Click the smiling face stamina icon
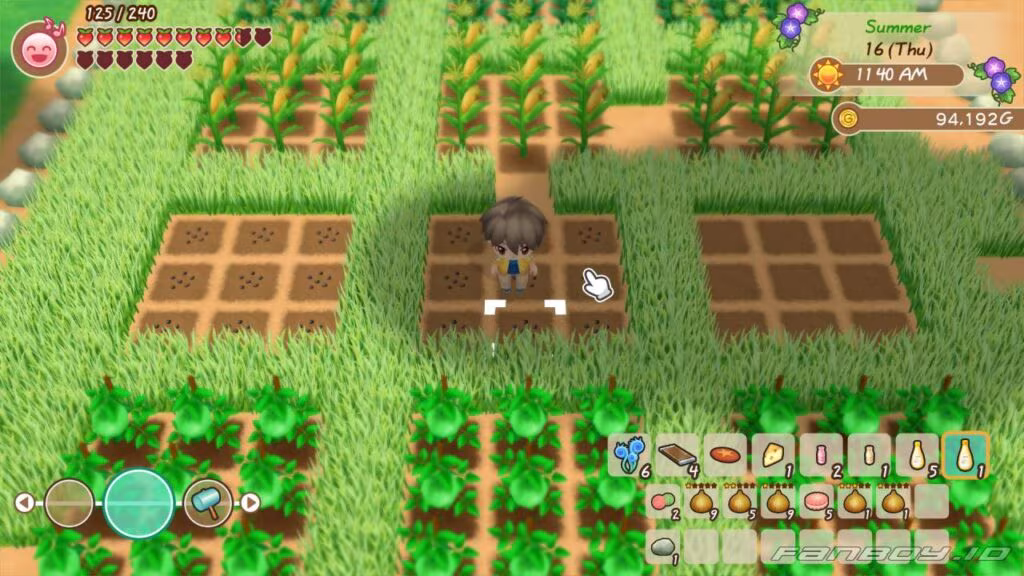1024x576 pixels. (x=40, y=48)
